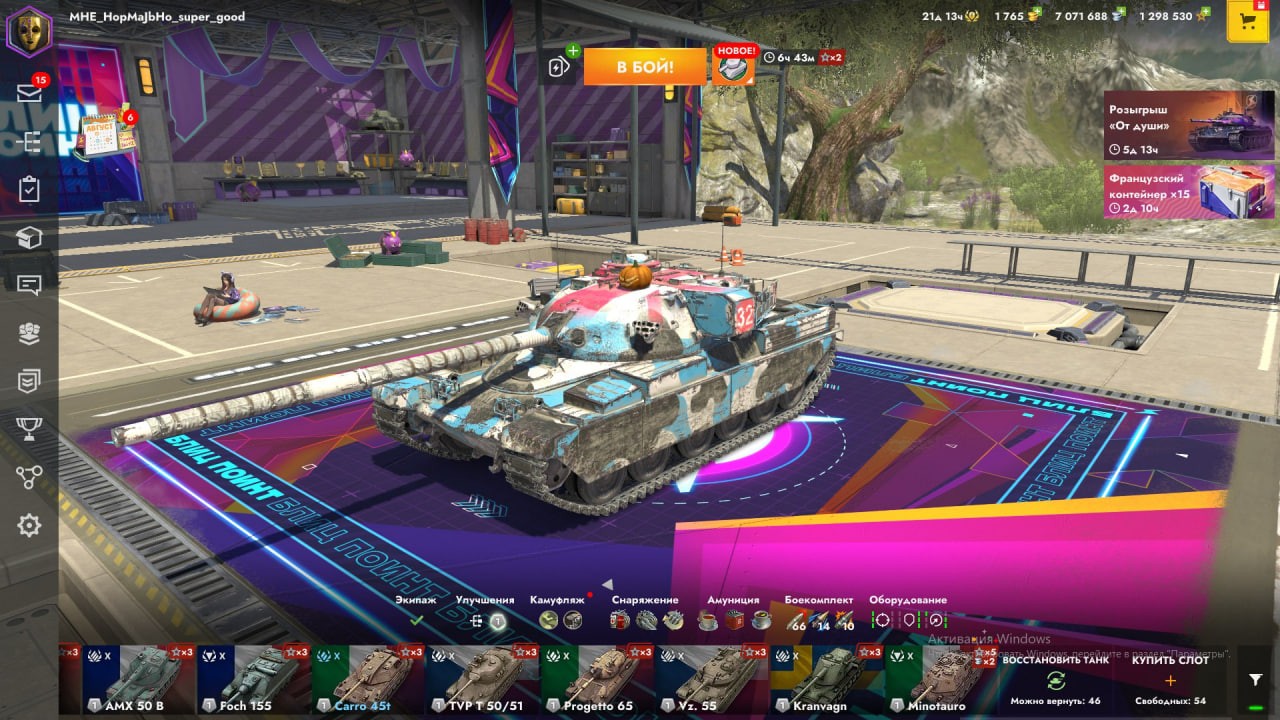The width and height of the screenshot is (1280, 720).
Task: Open the mail inbox with 15 notifications
Action: pyautogui.click(x=29, y=93)
